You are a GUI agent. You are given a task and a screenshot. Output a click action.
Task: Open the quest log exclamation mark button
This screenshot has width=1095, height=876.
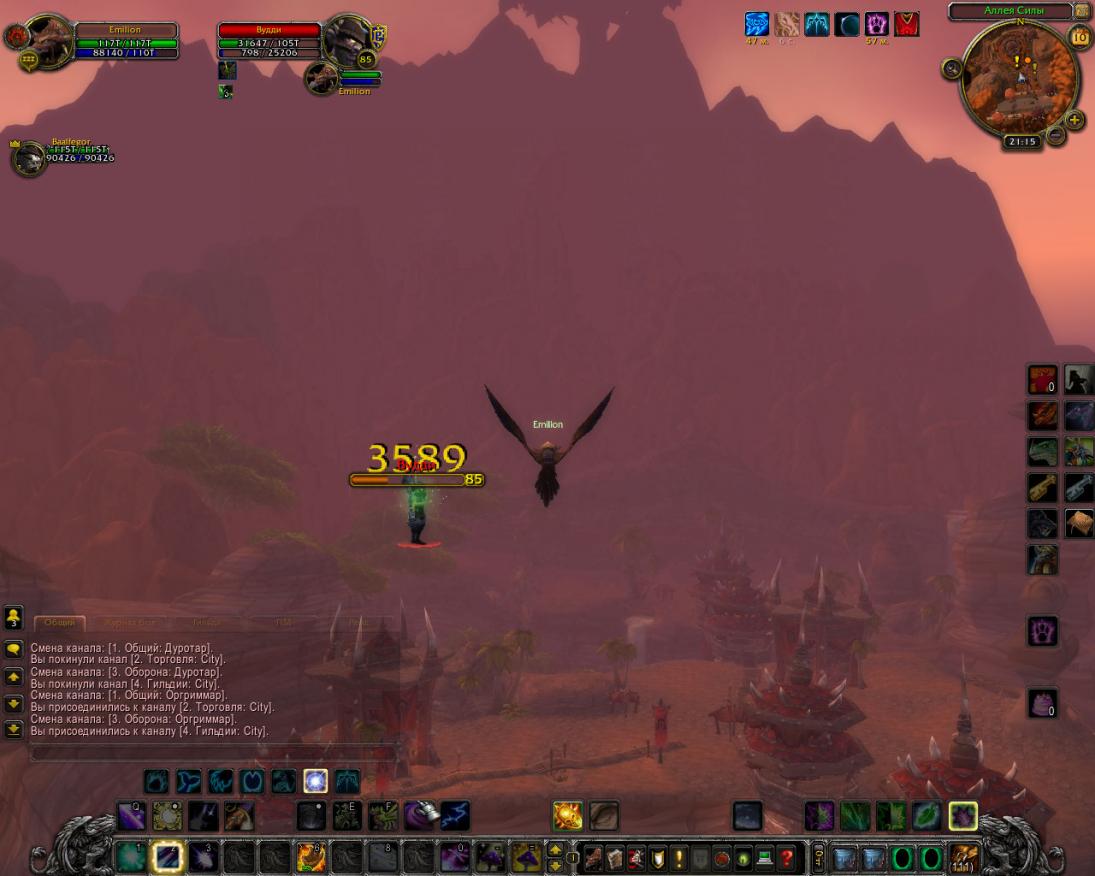(679, 857)
